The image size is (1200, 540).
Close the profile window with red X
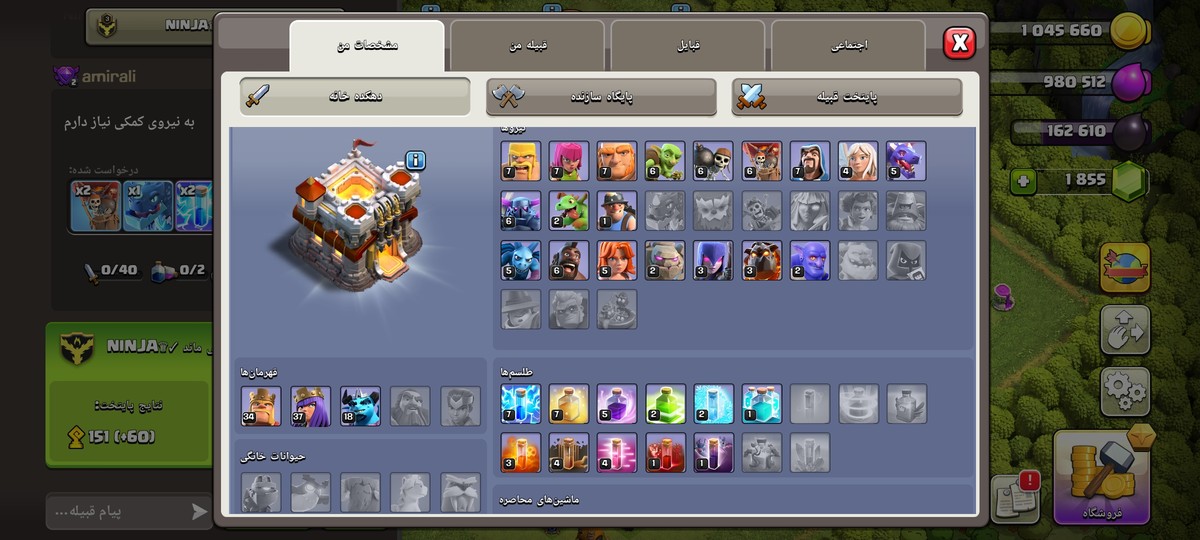tap(959, 42)
